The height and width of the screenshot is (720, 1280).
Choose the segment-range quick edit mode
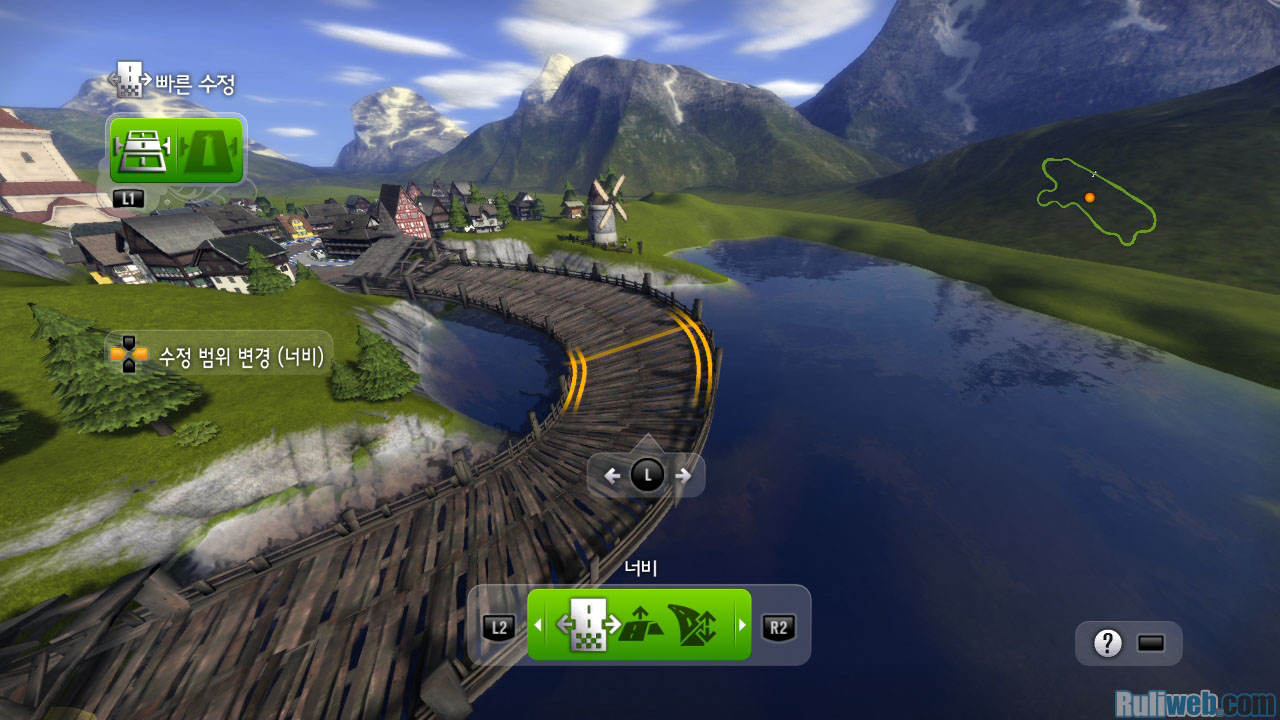point(143,151)
